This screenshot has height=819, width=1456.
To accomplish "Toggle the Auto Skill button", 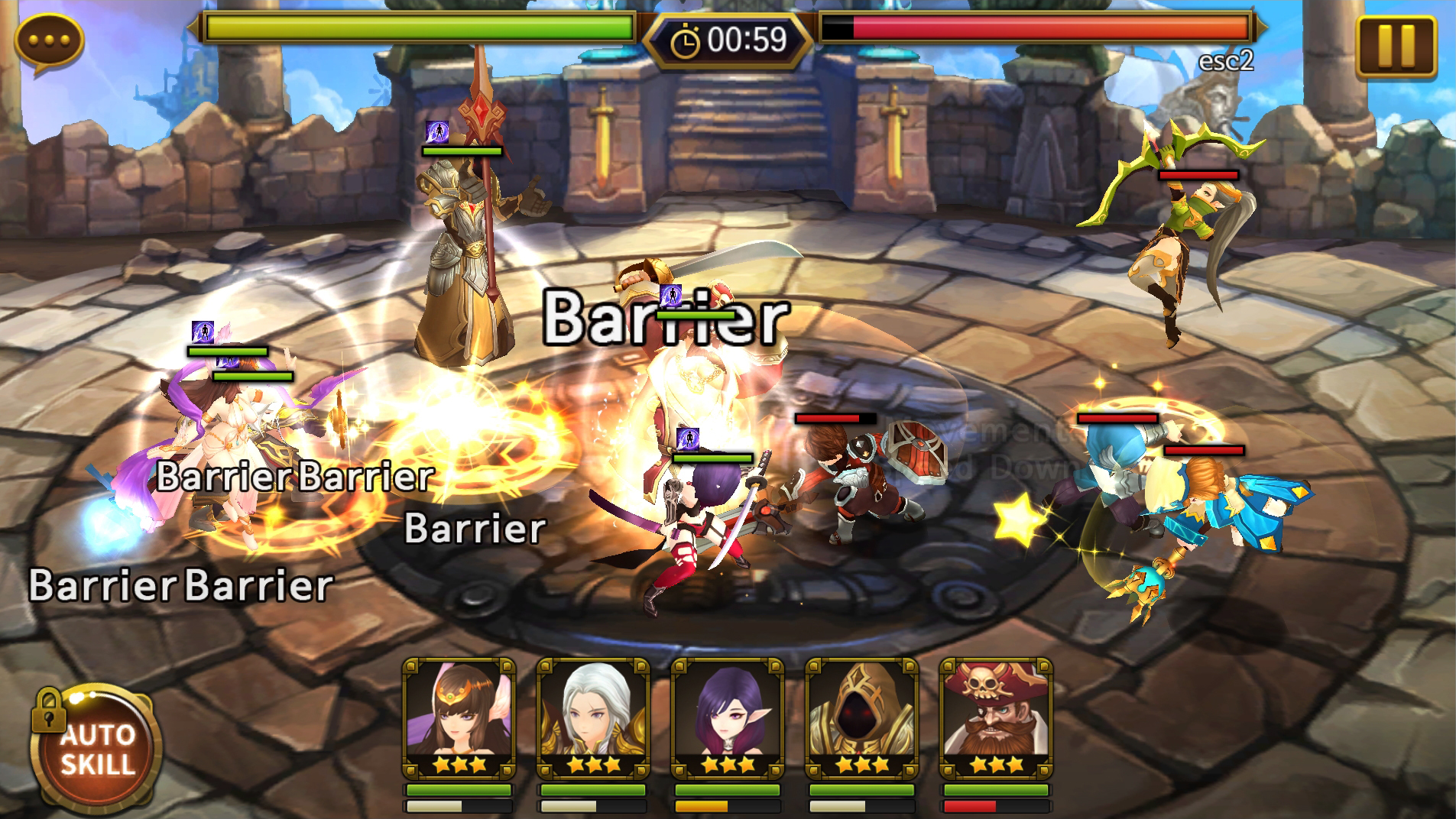I will pos(96,748).
